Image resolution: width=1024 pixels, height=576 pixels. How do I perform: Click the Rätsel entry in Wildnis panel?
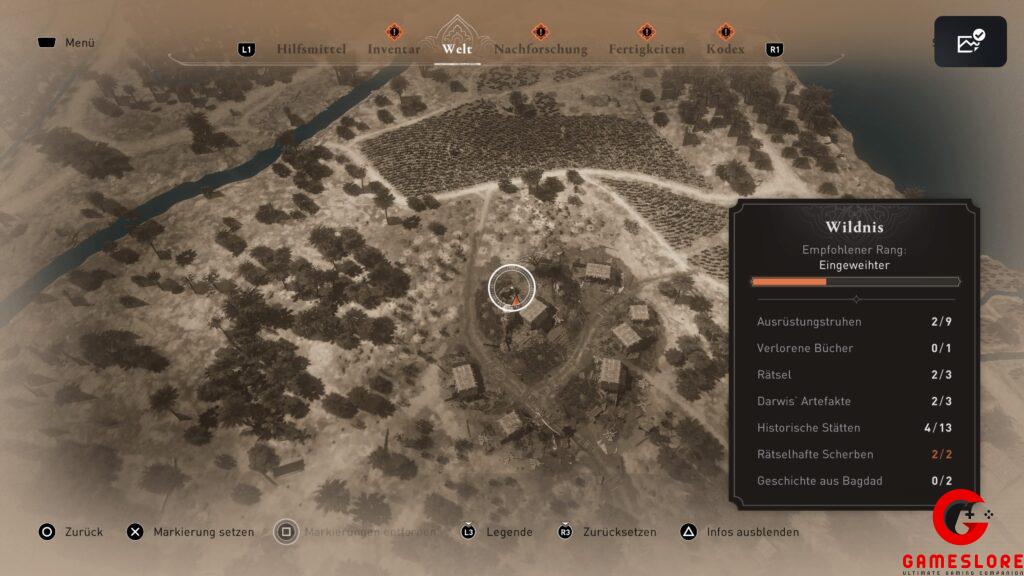855,375
